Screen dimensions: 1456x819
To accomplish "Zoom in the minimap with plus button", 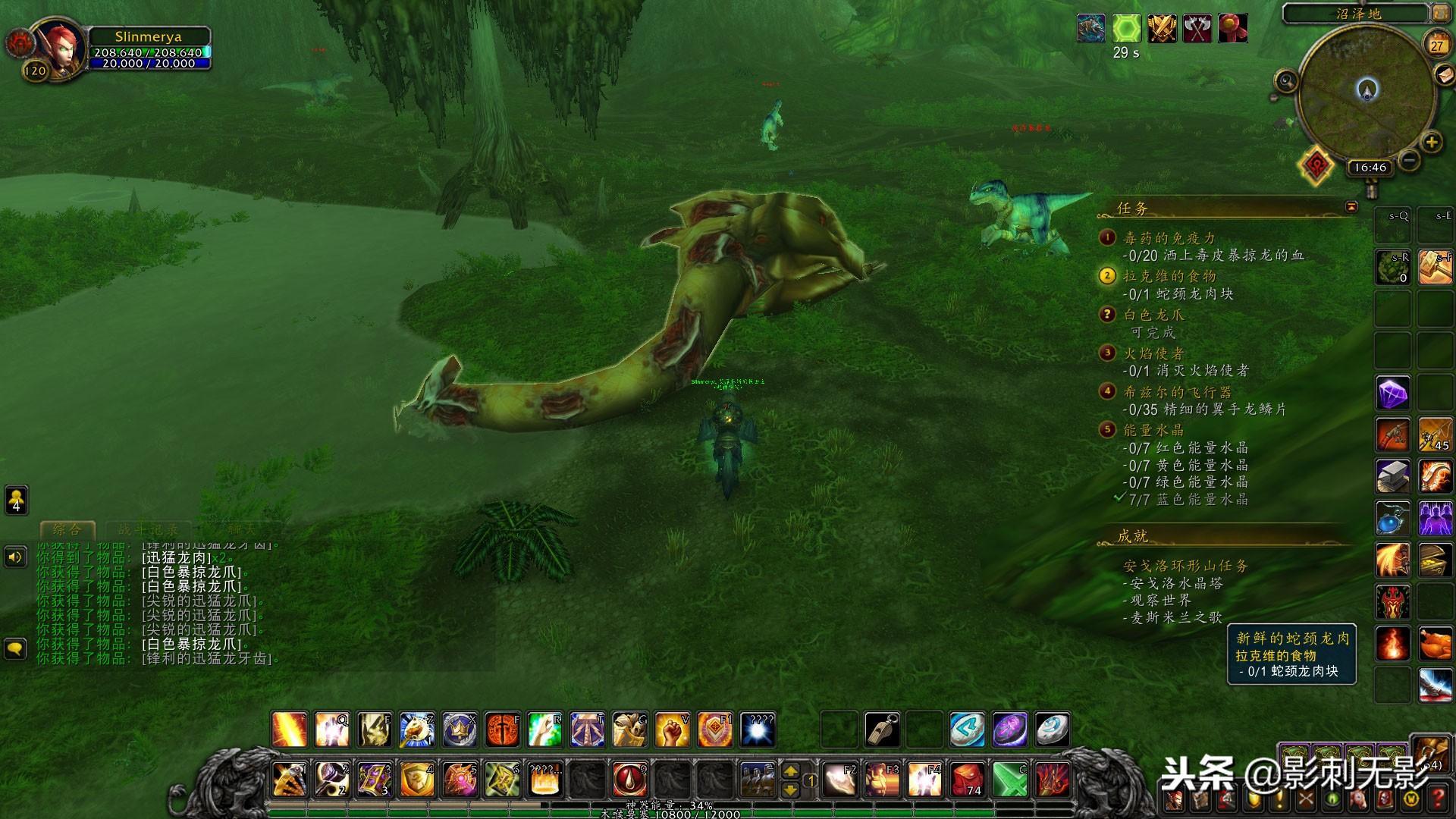I will coord(1431,142).
